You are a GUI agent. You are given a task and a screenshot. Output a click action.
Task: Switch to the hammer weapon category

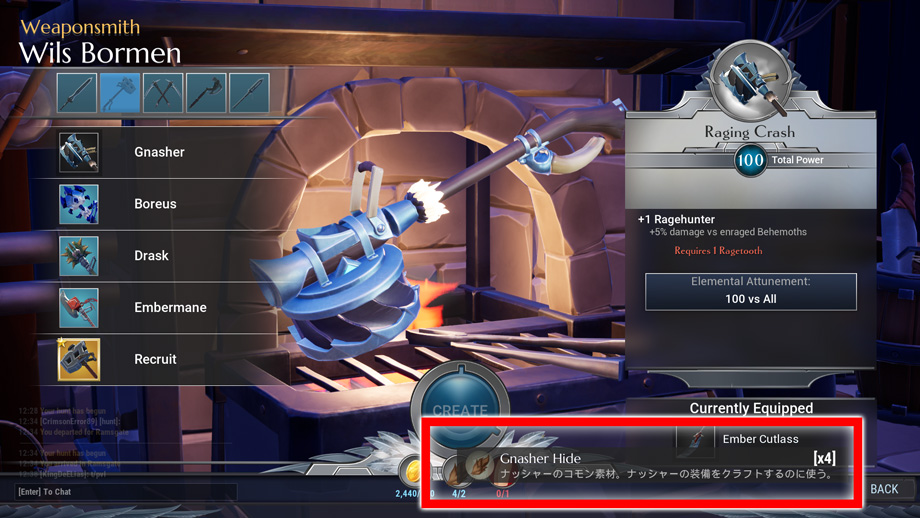click(x=120, y=93)
